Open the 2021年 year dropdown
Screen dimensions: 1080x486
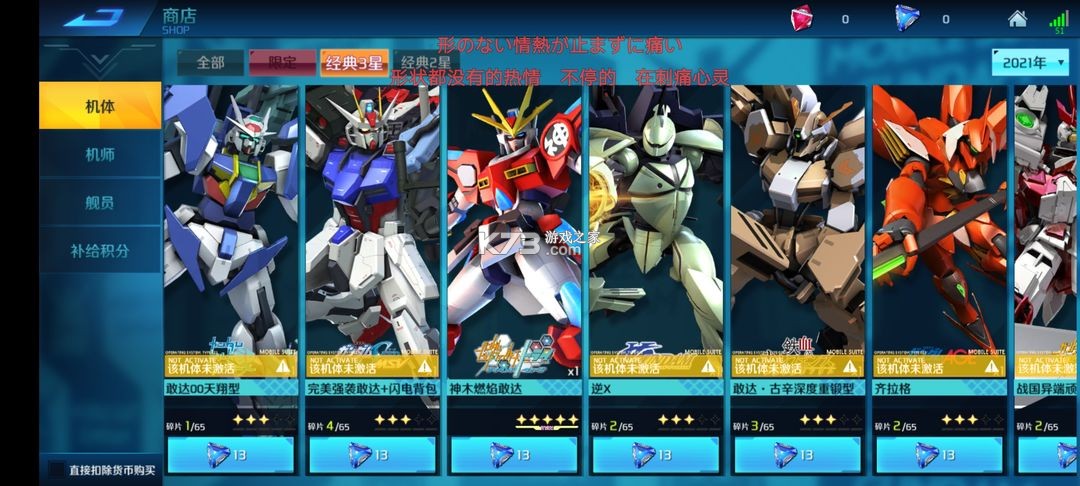pos(1030,62)
